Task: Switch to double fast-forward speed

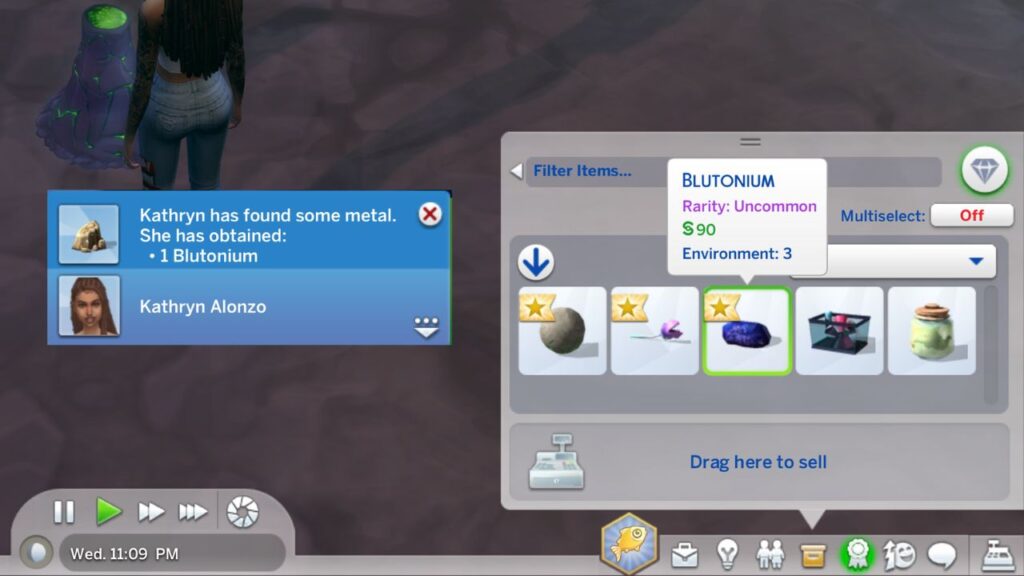Action: (x=151, y=512)
